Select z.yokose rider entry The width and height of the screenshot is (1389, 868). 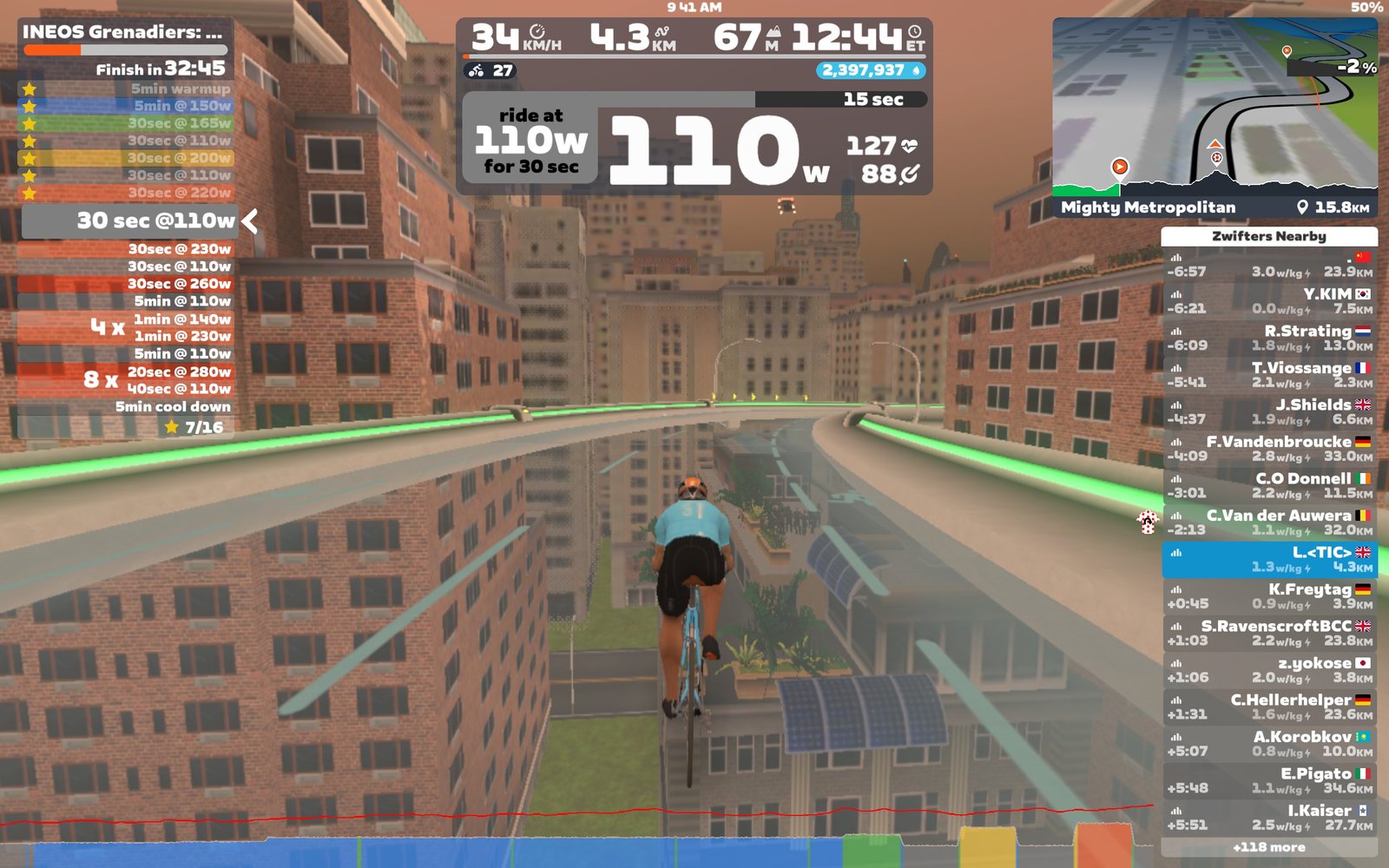1269,670
